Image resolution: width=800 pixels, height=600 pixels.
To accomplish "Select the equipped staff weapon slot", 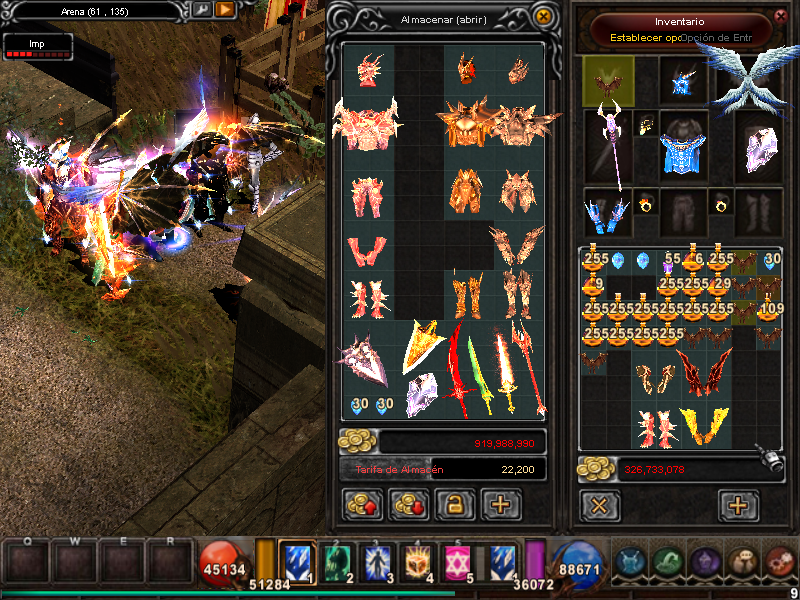I will click(x=608, y=150).
